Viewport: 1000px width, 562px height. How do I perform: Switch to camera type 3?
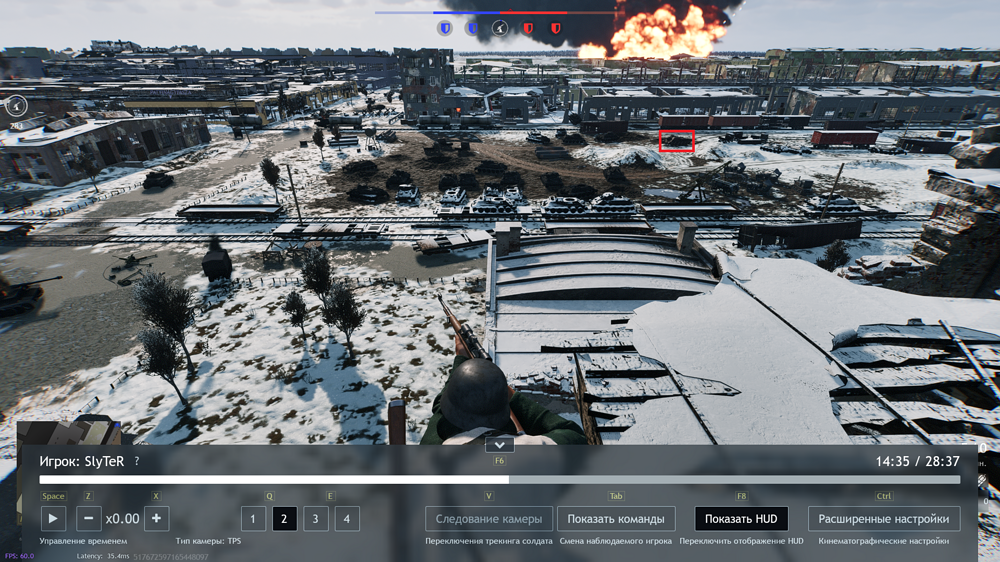(x=315, y=518)
